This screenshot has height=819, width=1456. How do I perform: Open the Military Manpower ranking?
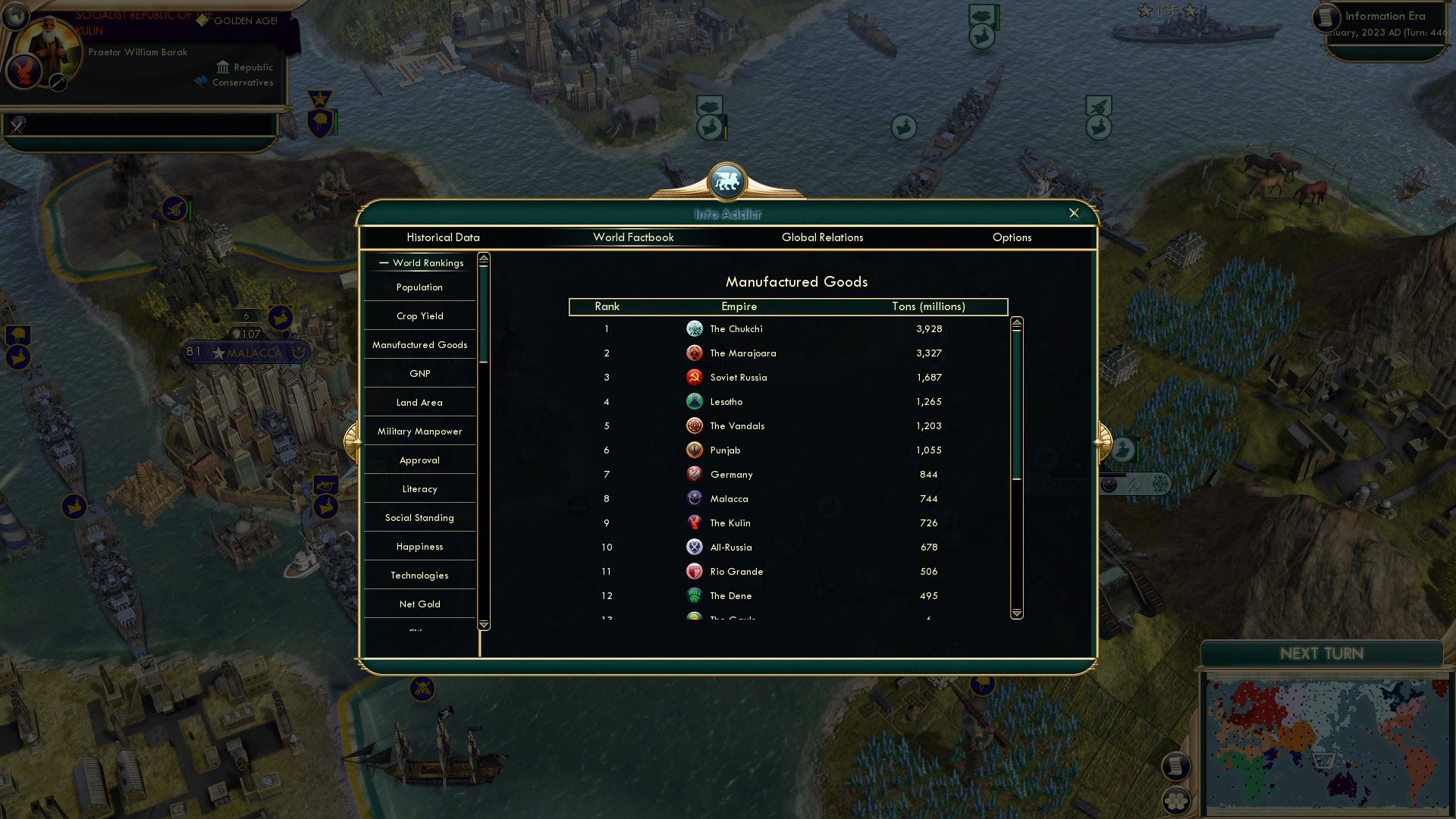point(419,431)
